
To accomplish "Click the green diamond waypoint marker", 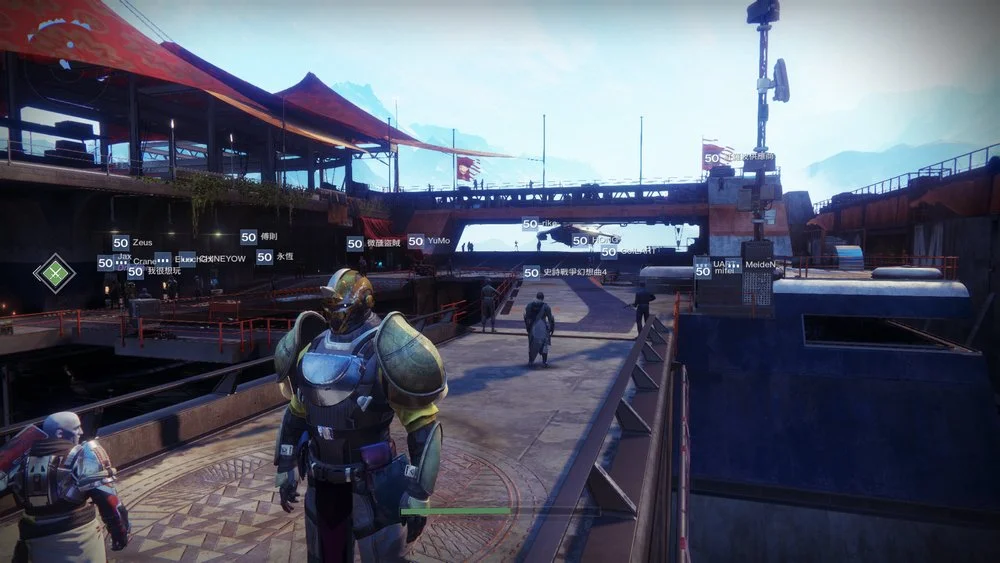I will pos(54,270).
